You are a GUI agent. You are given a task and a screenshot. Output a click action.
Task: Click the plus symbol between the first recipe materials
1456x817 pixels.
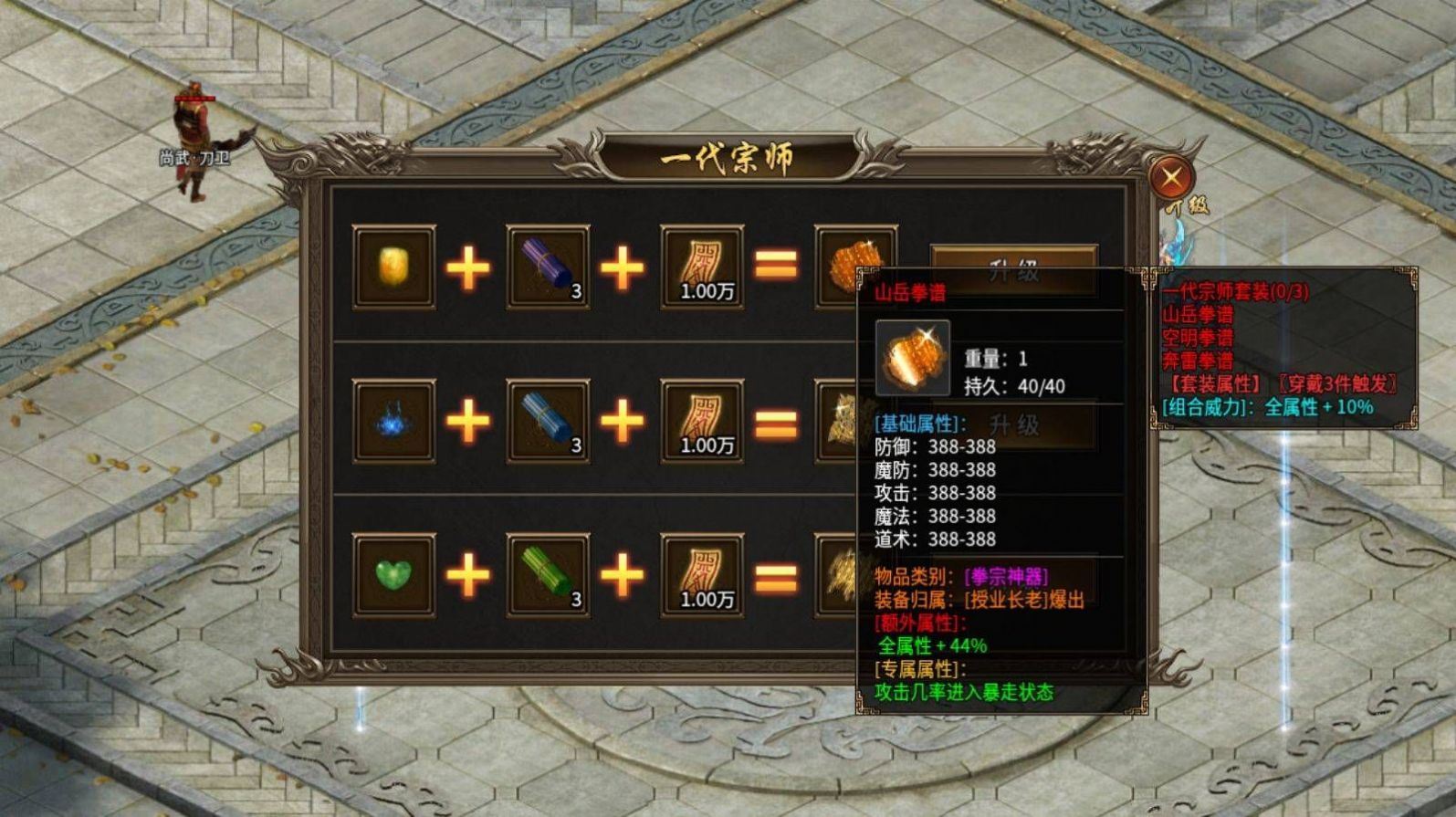pyautogui.click(x=467, y=267)
